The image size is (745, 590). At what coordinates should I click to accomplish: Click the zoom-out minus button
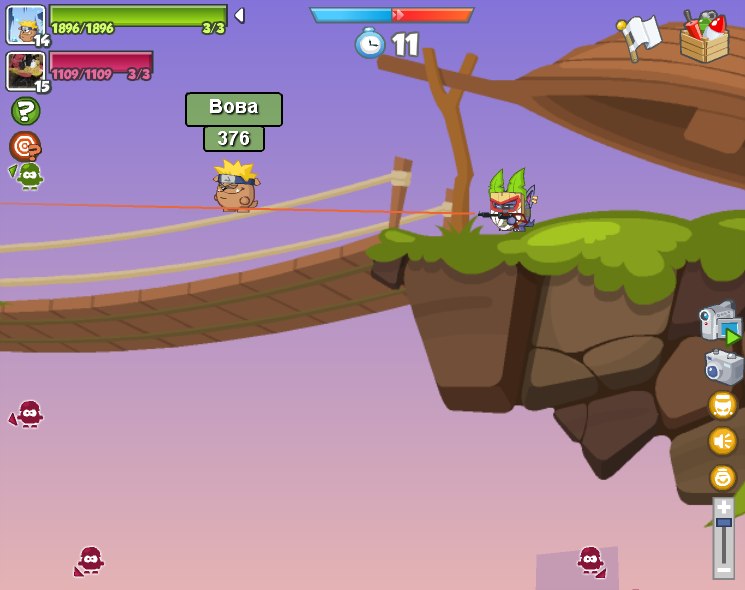[x=723, y=569]
